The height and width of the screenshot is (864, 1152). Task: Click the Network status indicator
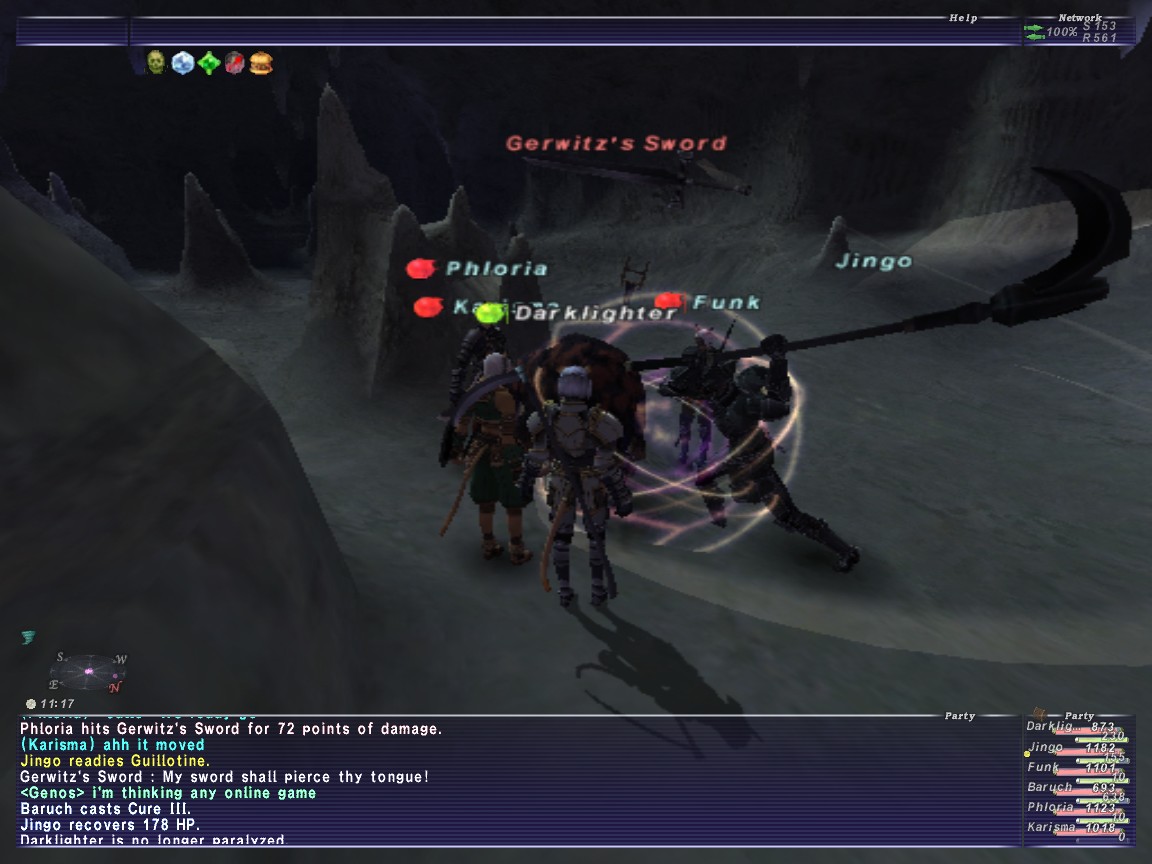1079,29
